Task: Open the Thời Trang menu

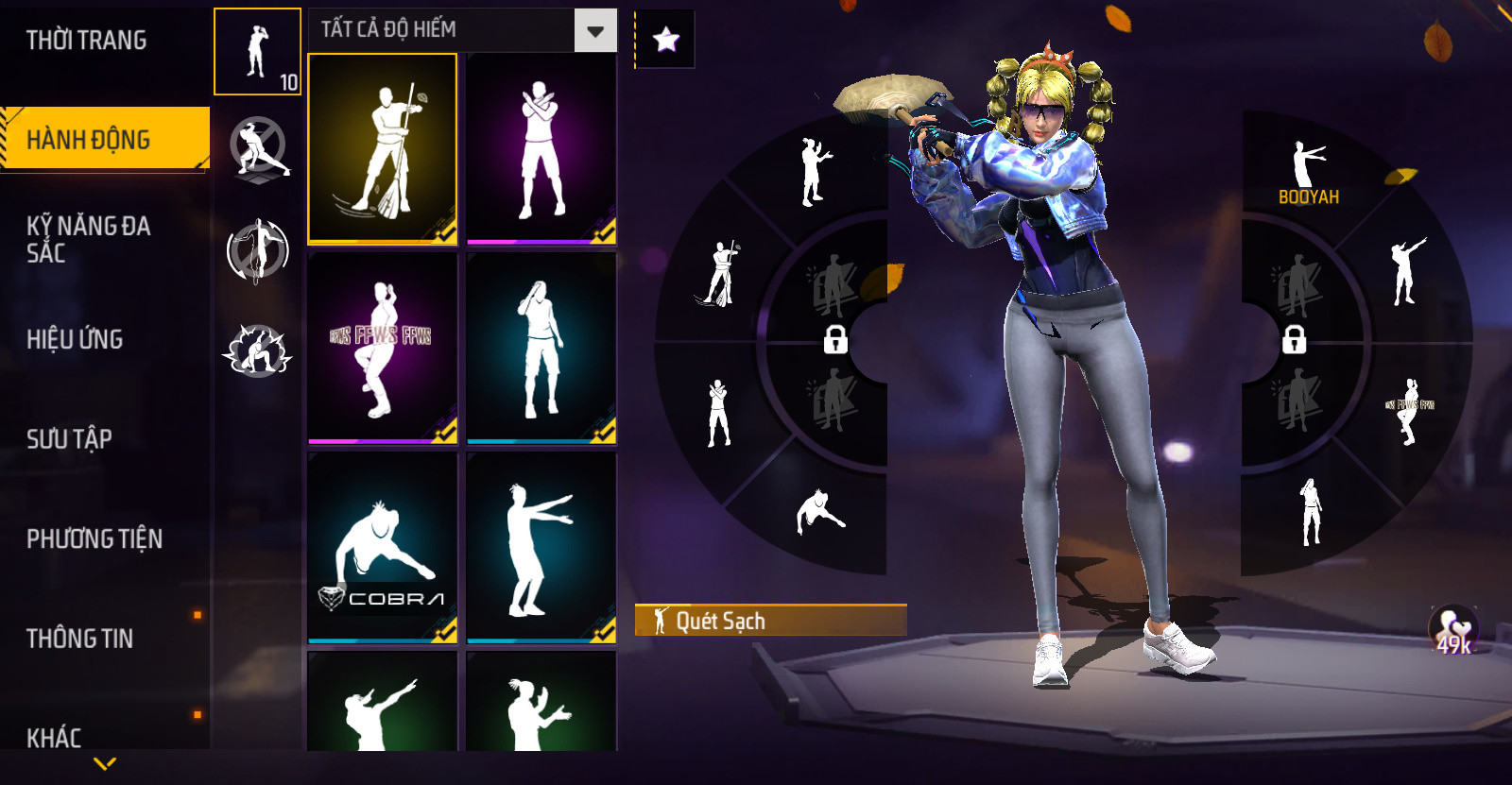Action: tap(87, 41)
